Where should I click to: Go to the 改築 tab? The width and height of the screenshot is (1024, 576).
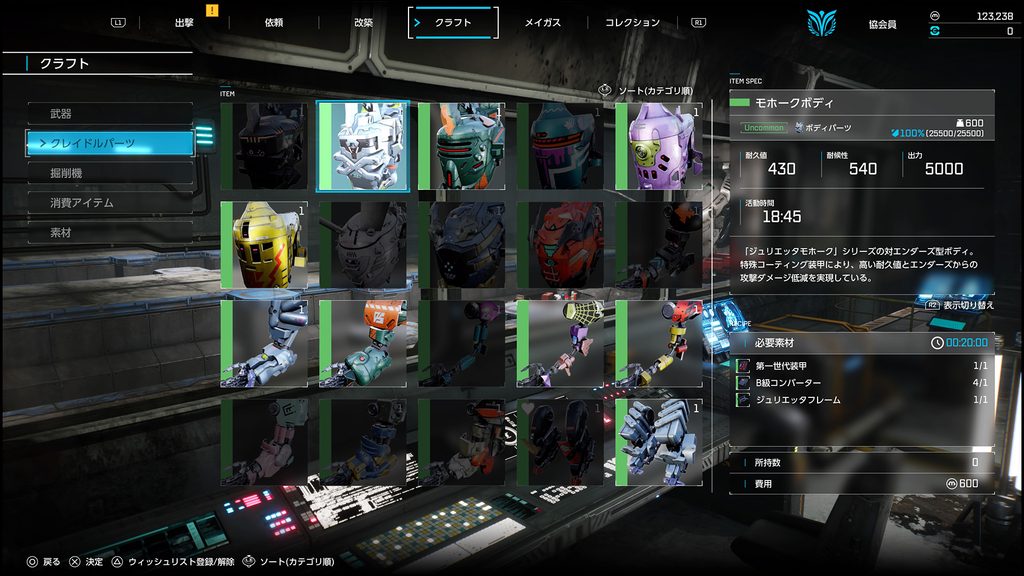tap(363, 22)
